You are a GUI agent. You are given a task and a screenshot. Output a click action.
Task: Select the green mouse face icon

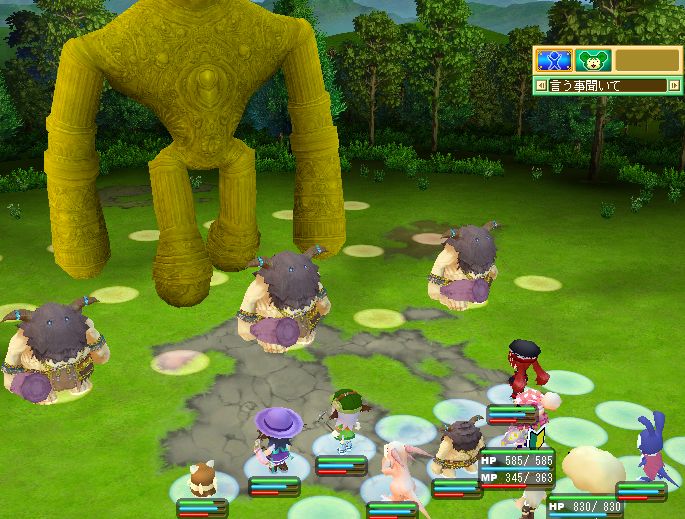tap(592, 60)
